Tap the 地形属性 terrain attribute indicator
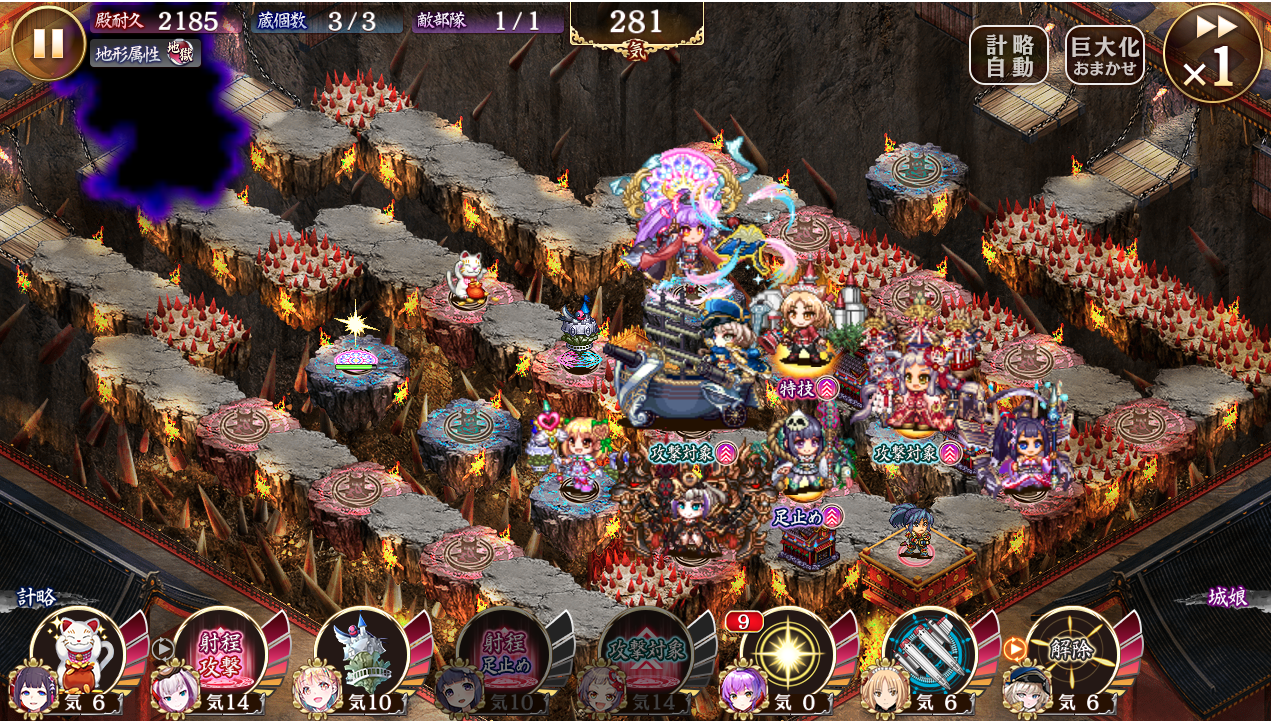Image resolution: width=1271 pixels, height=721 pixels. click(145, 52)
